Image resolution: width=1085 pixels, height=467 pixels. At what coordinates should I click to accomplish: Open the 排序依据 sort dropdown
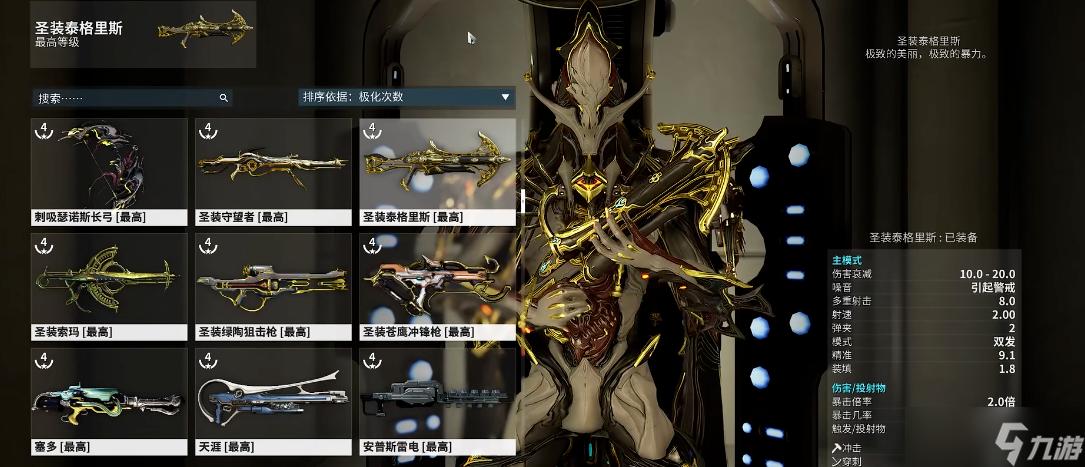click(406, 97)
